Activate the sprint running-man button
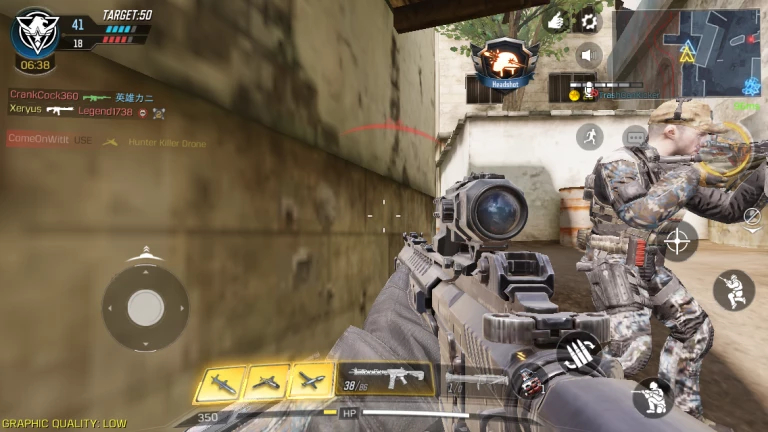Screen dimensions: 768x432 (x=590, y=137)
